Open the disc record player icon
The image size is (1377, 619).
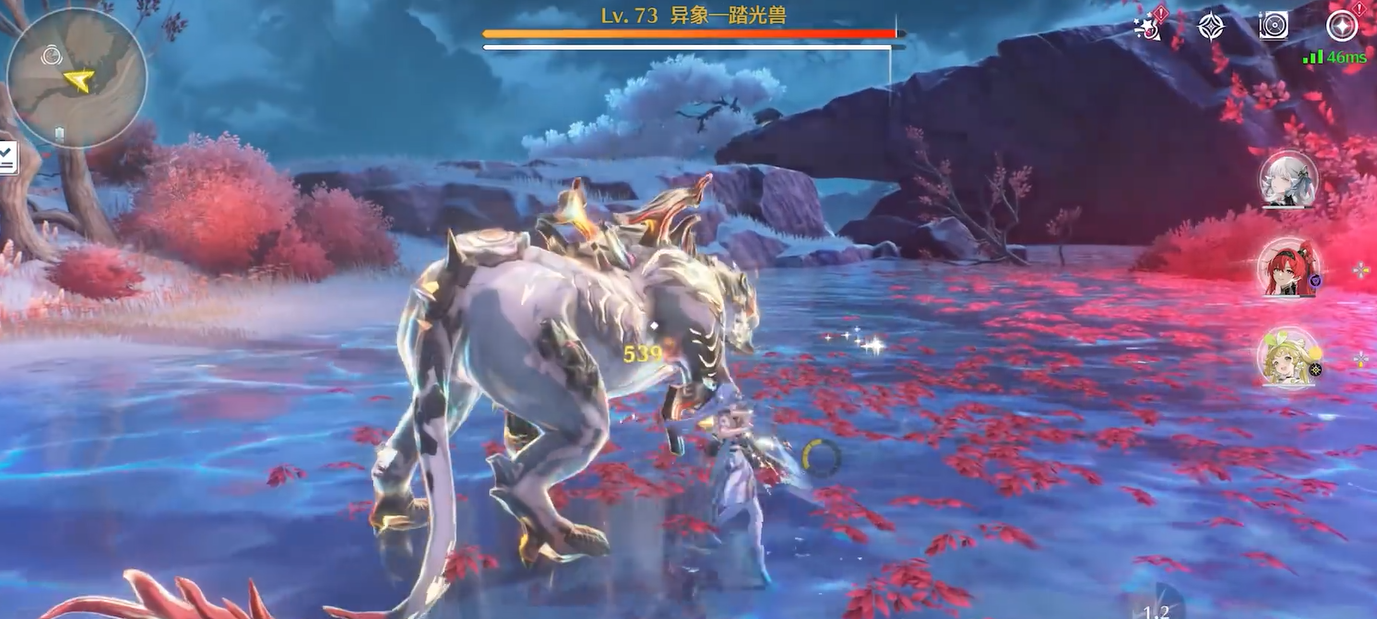[1273, 26]
